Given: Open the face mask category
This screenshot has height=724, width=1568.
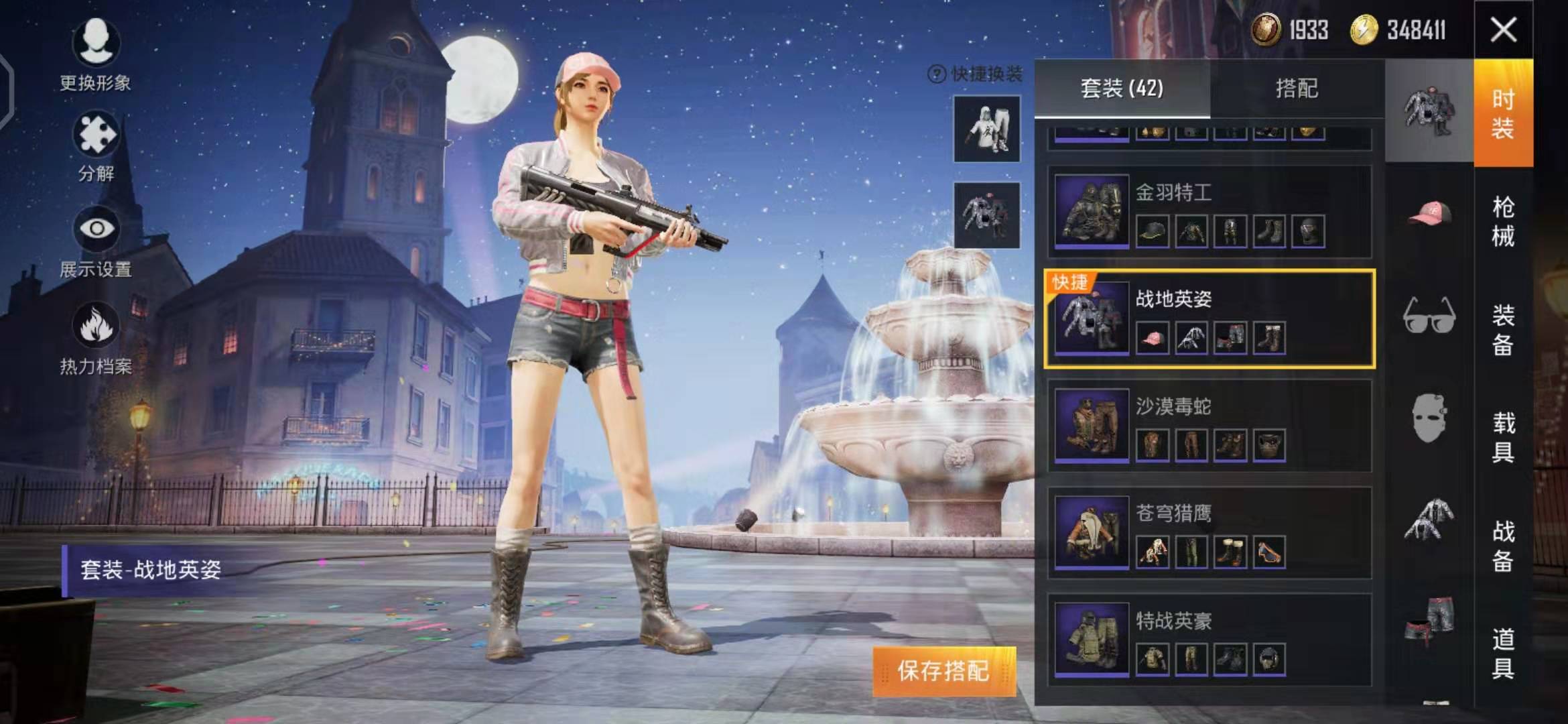Looking at the screenshot, I should tap(1429, 417).
